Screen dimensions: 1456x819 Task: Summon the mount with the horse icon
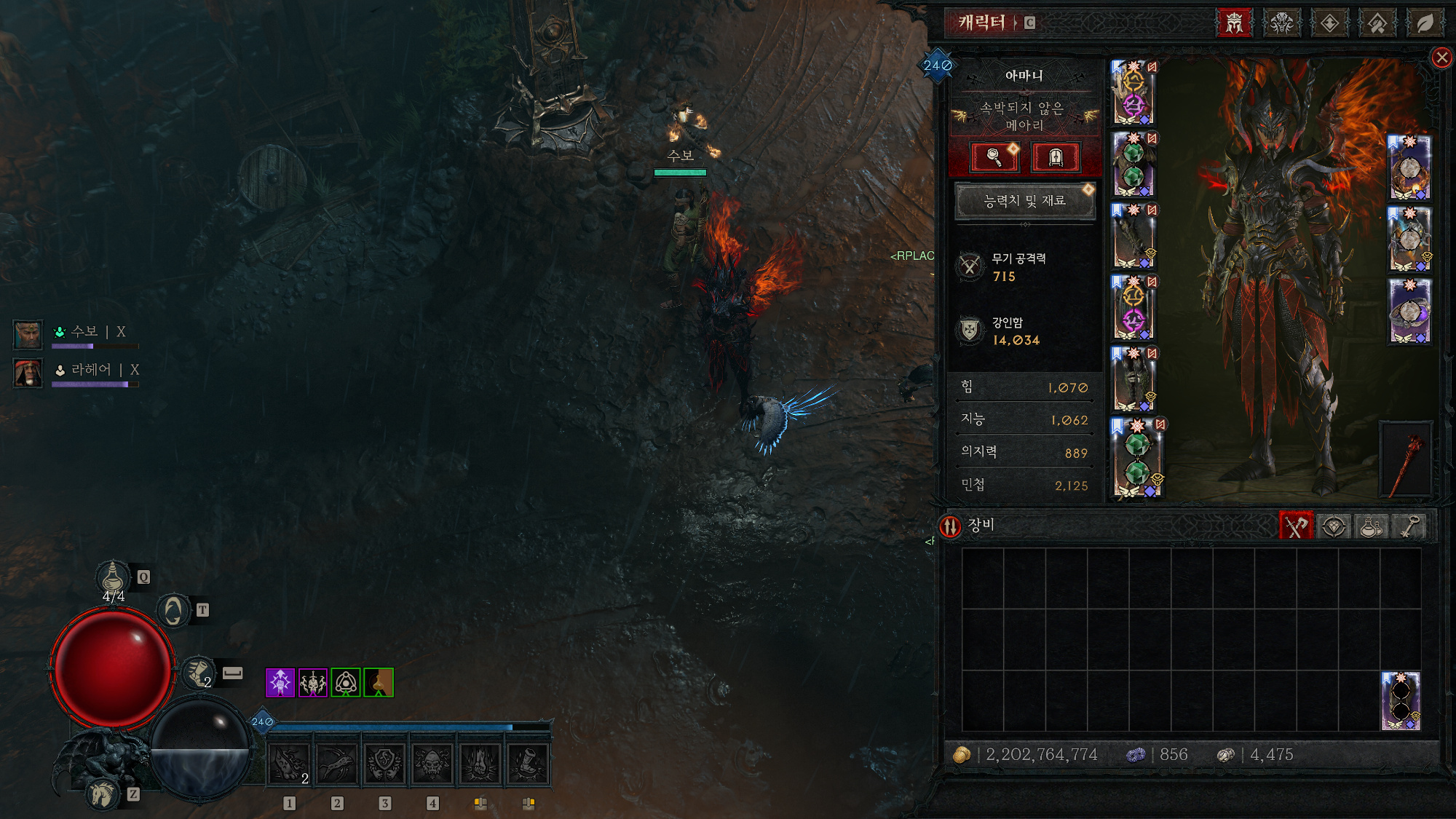(103, 794)
